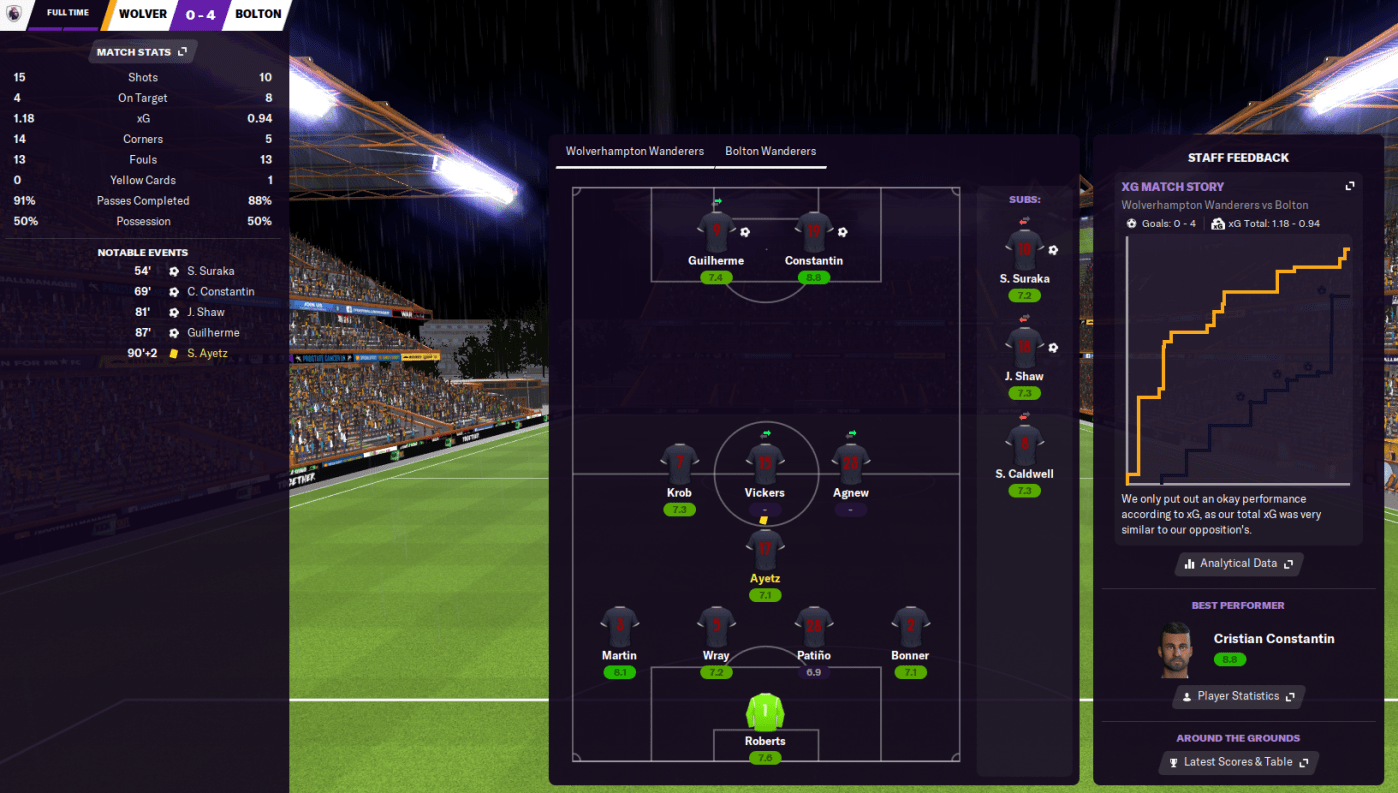
Task: Select substitute S. Suraka
Action: pos(1024,250)
